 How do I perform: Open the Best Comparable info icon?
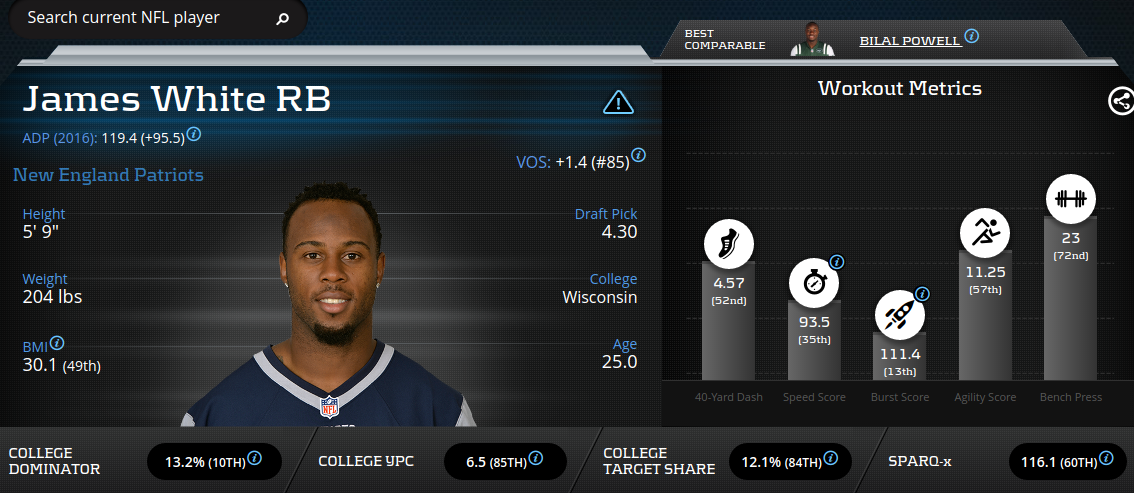pos(971,36)
